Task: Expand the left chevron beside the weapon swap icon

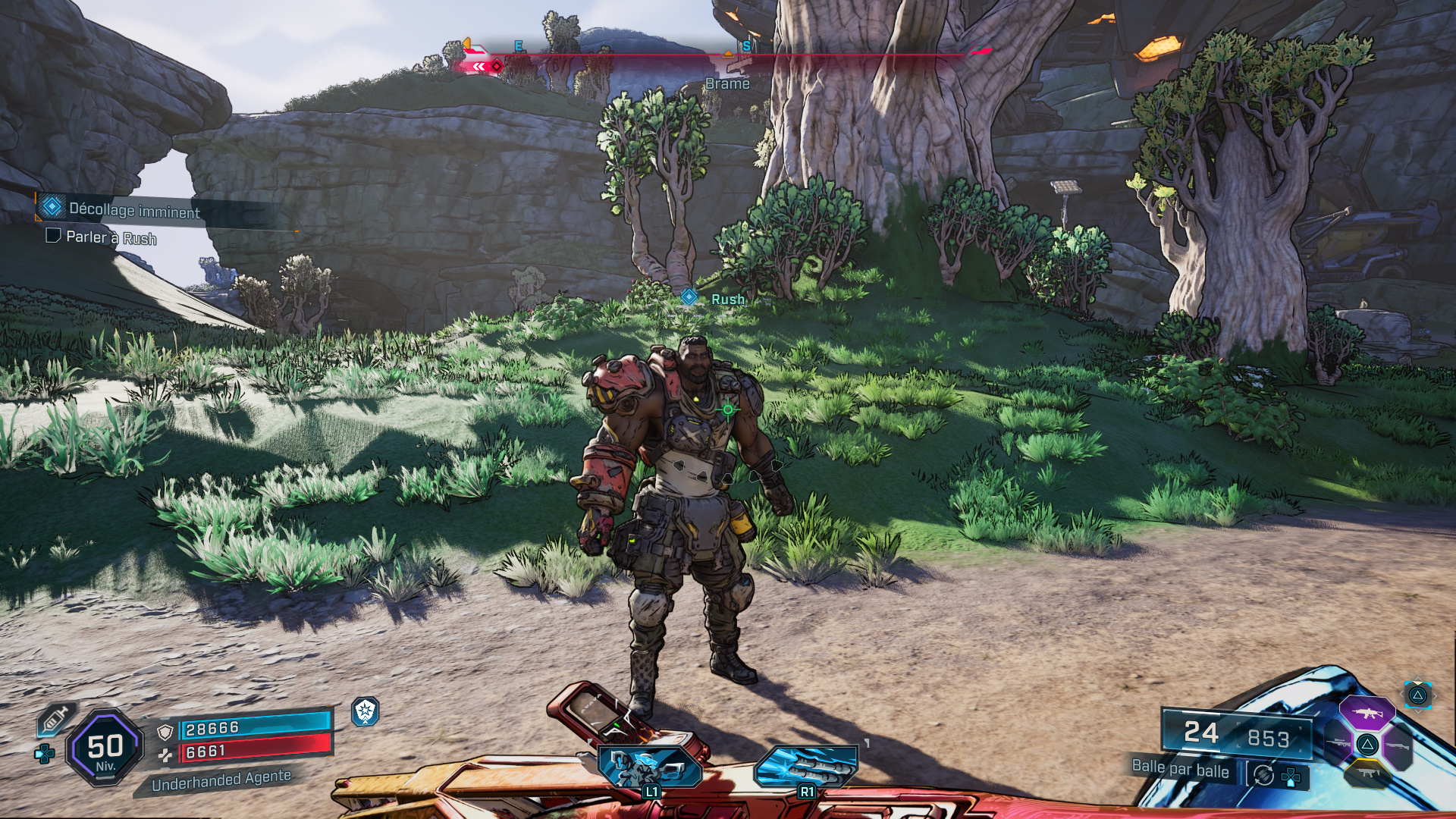Action: 1401,695
